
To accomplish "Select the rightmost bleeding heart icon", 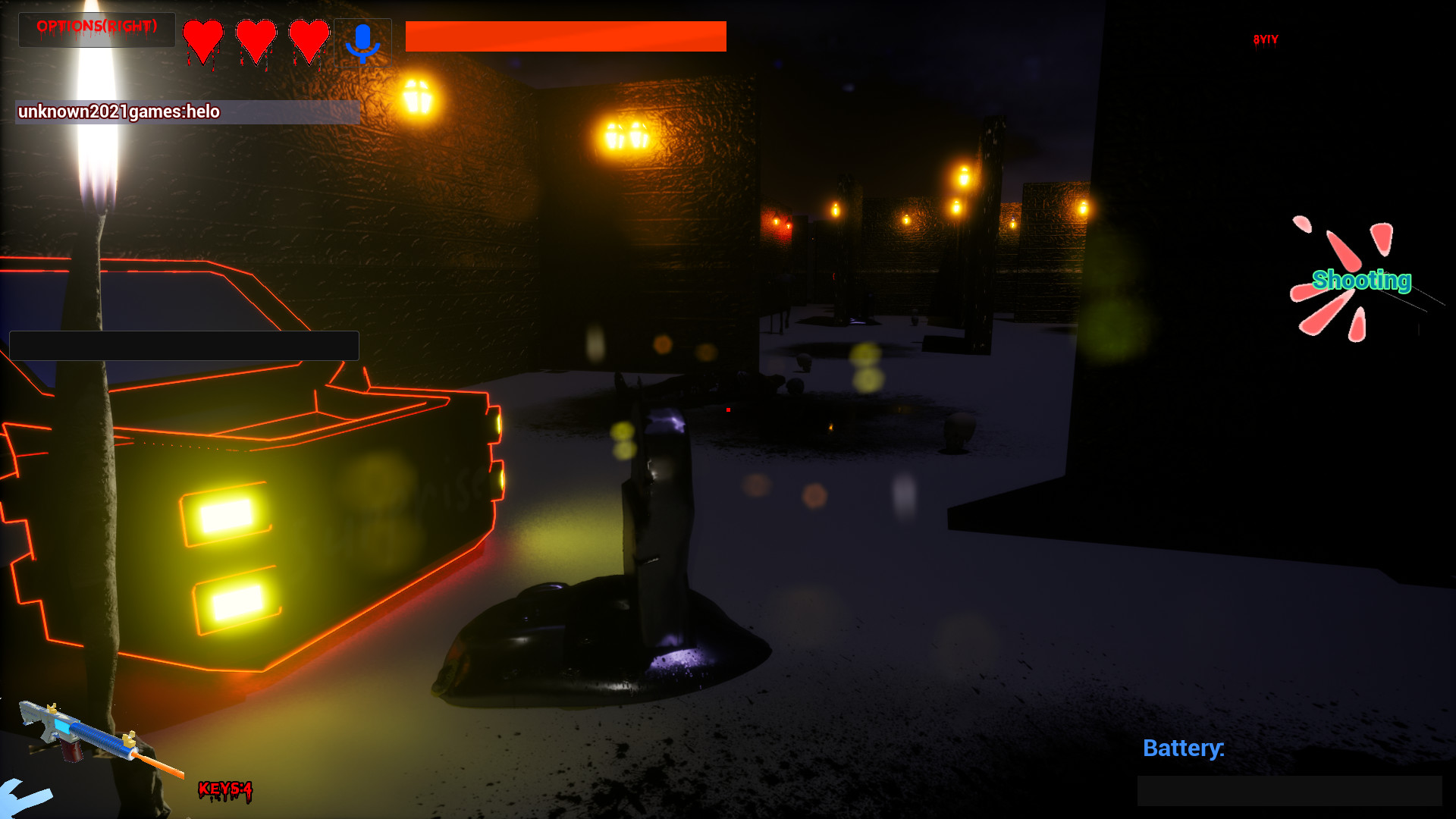I will tap(309, 38).
